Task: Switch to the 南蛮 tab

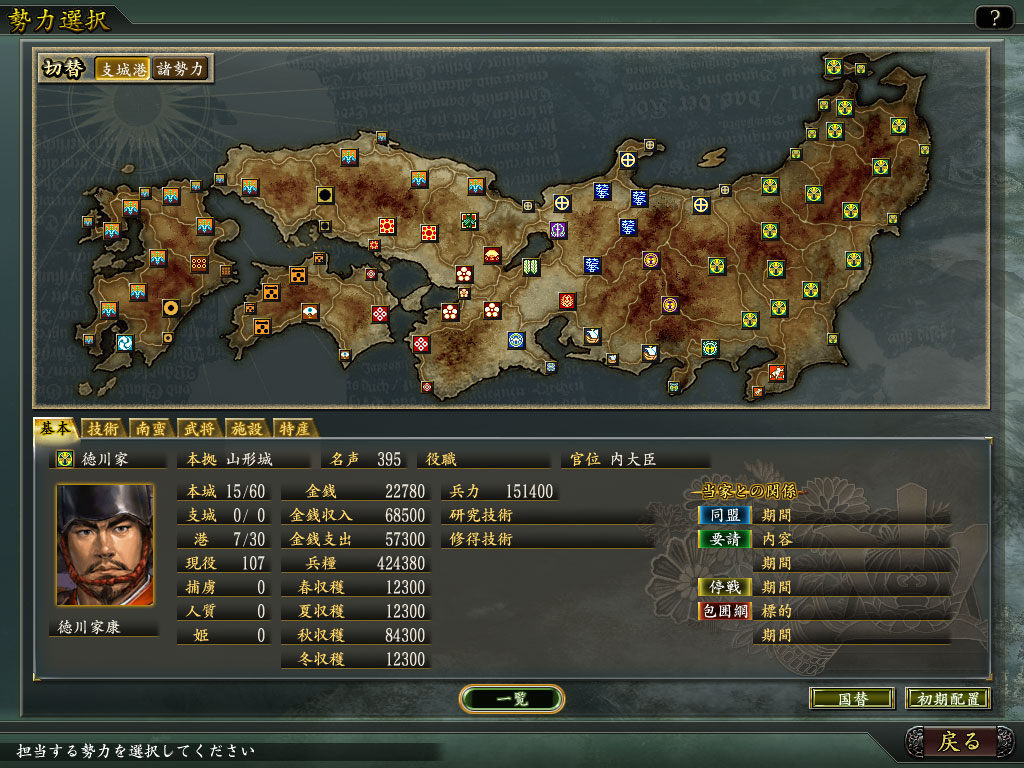Action: tap(151, 429)
